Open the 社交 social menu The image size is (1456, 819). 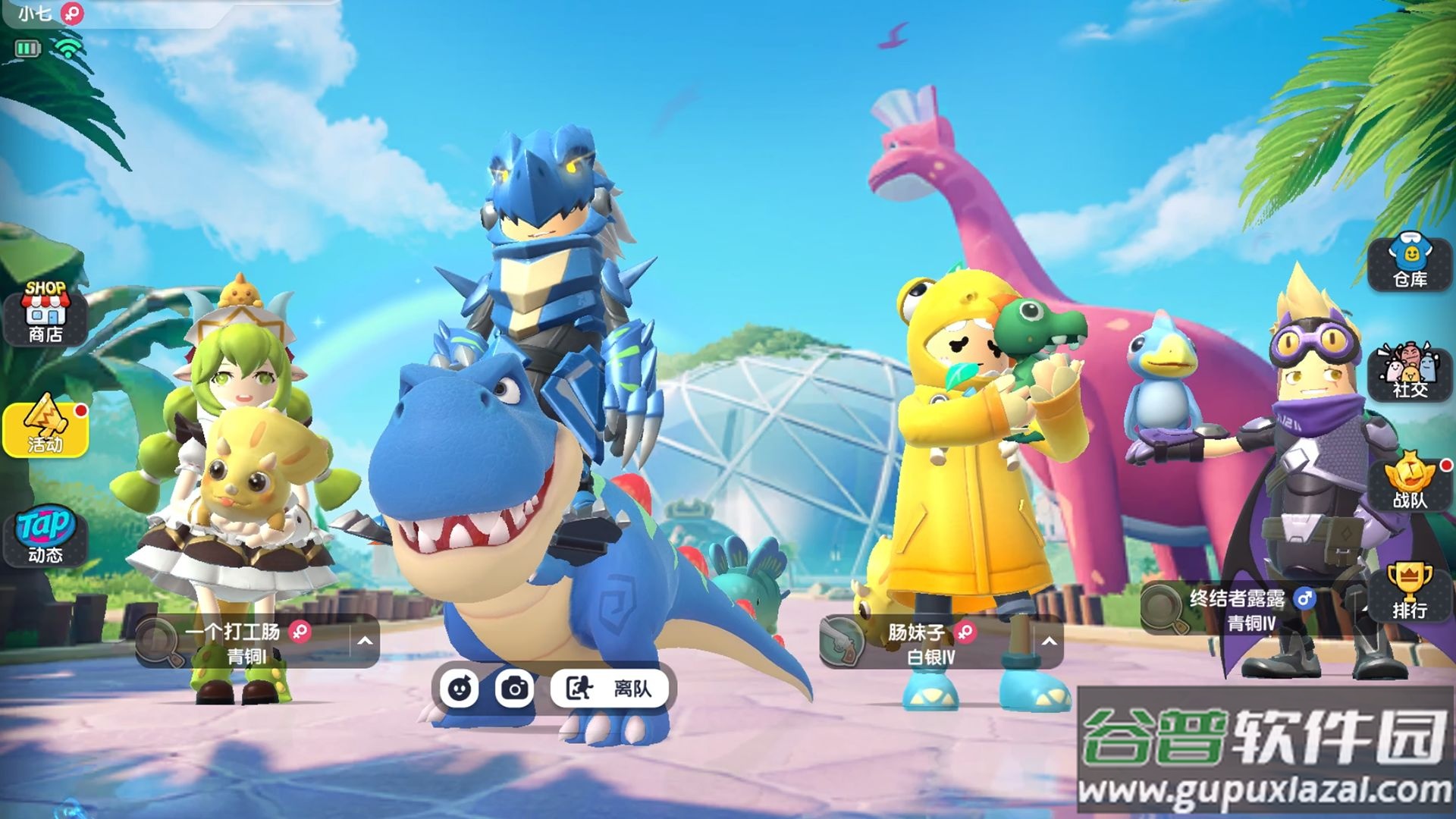[1410, 372]
